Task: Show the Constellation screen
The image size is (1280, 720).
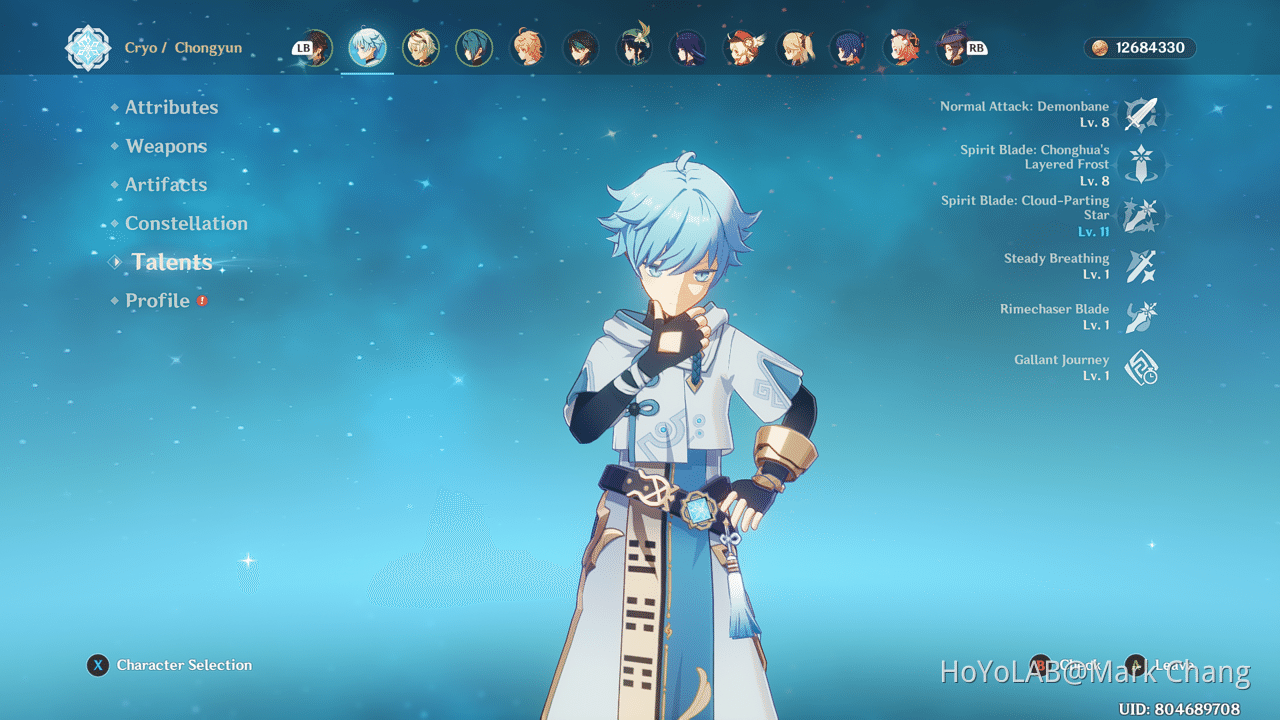Action: (x=186, y=223)
